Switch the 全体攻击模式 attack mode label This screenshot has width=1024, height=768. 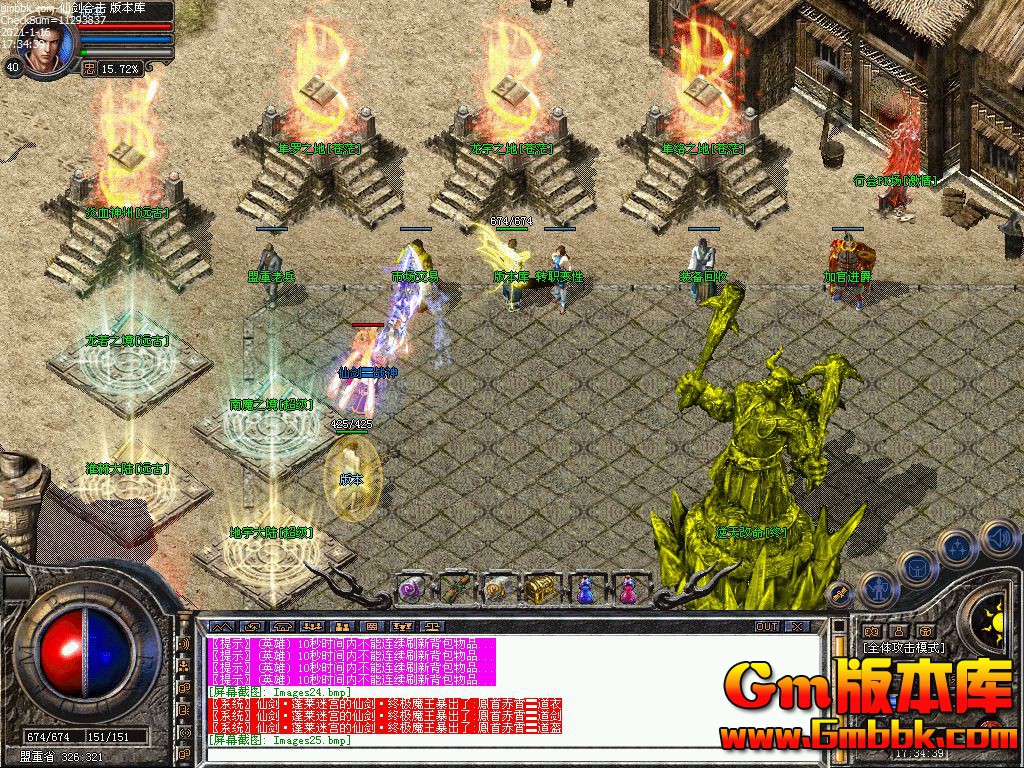click(x=903, y=648)
